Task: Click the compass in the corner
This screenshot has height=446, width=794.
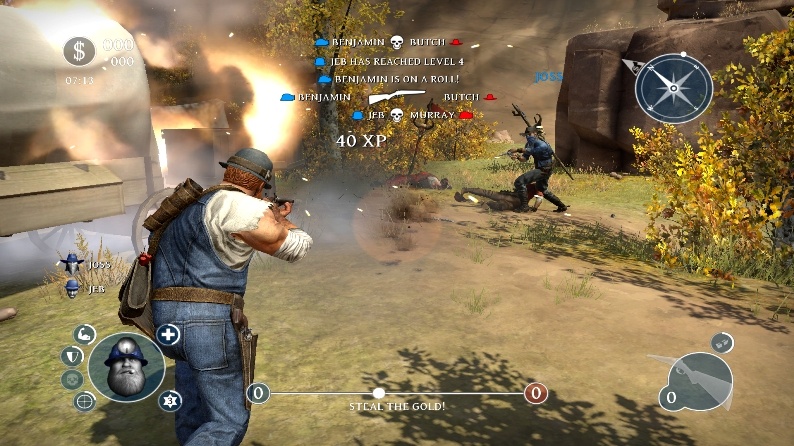Action: pos(673,86)
